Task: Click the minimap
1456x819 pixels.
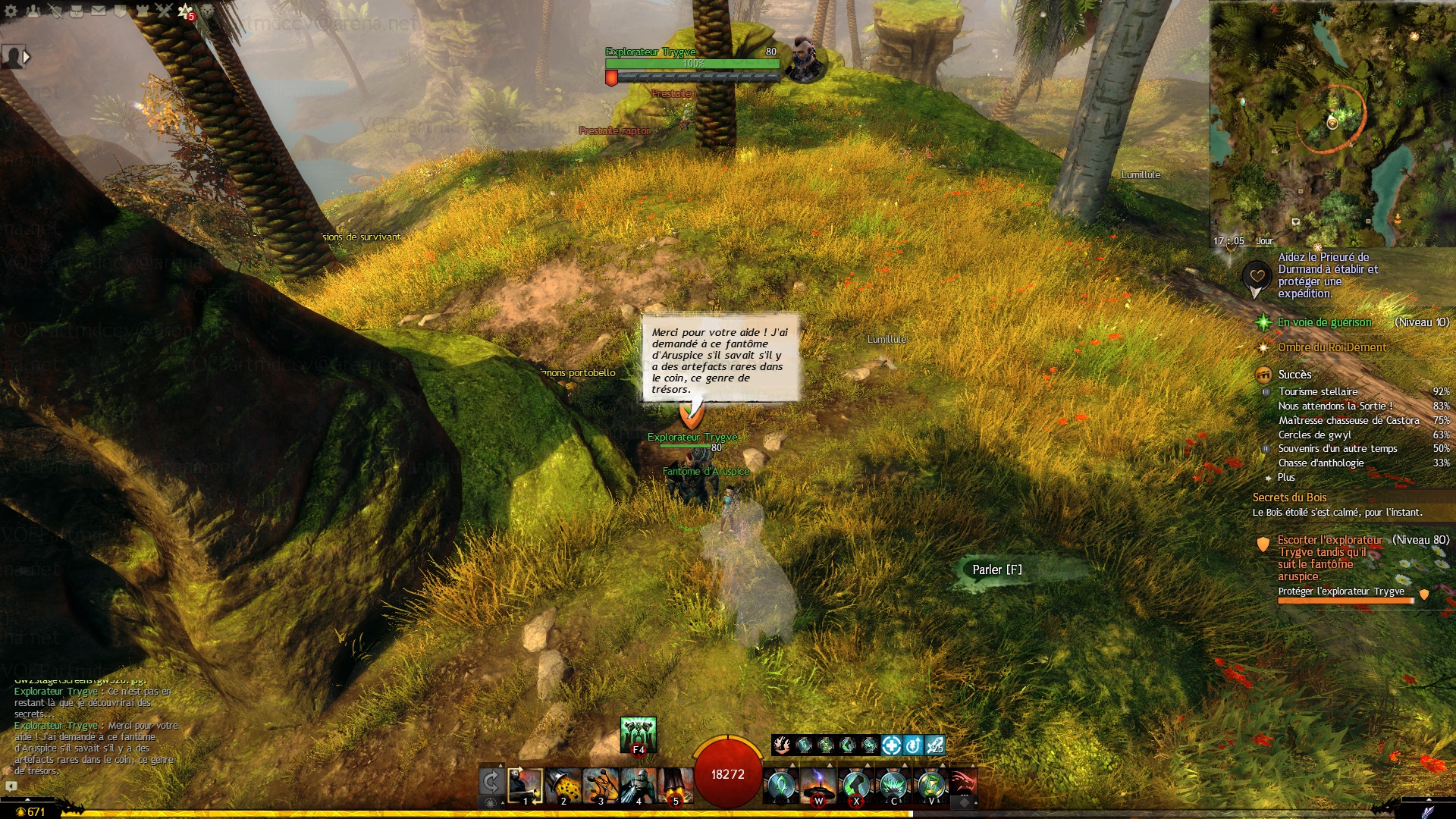Action: pos(1332,121)
